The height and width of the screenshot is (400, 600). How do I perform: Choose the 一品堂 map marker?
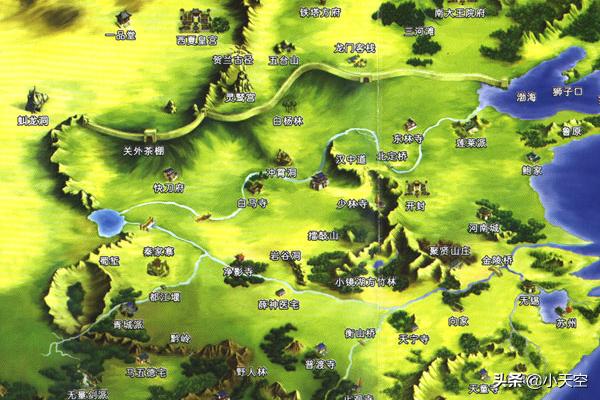click(x=126, y=33)
